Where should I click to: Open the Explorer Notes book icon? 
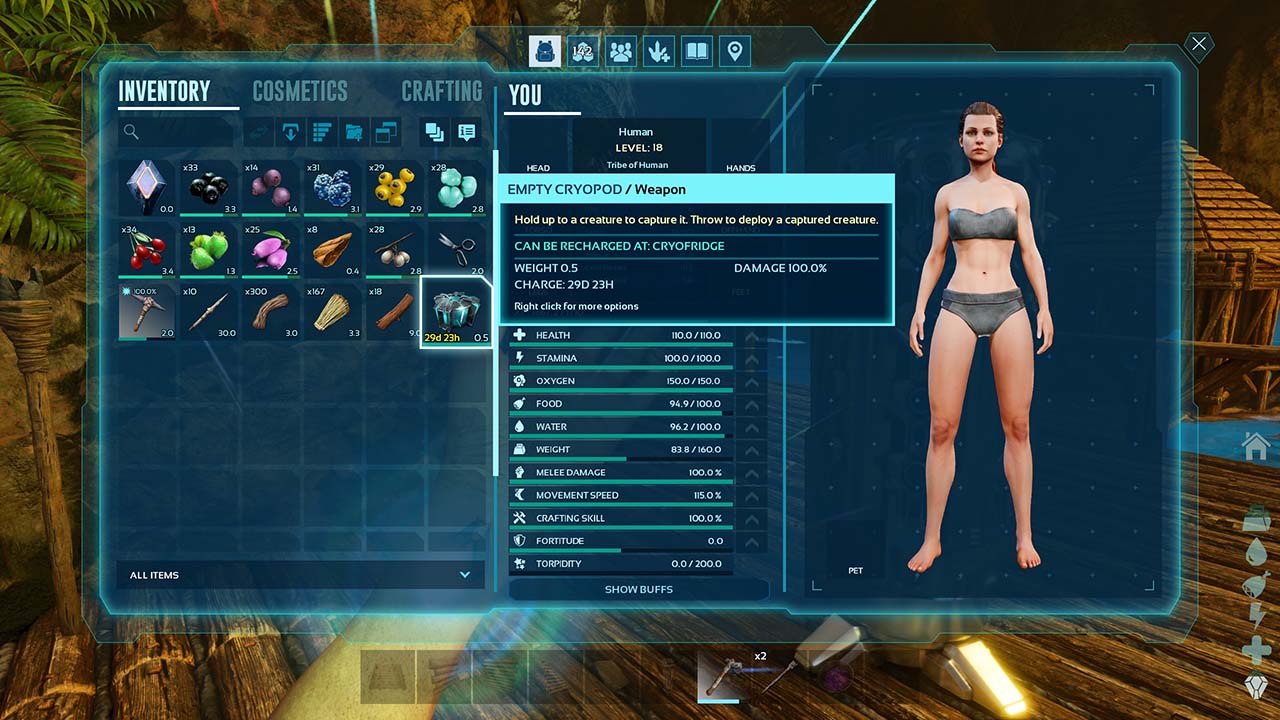[x=696, y=51]
